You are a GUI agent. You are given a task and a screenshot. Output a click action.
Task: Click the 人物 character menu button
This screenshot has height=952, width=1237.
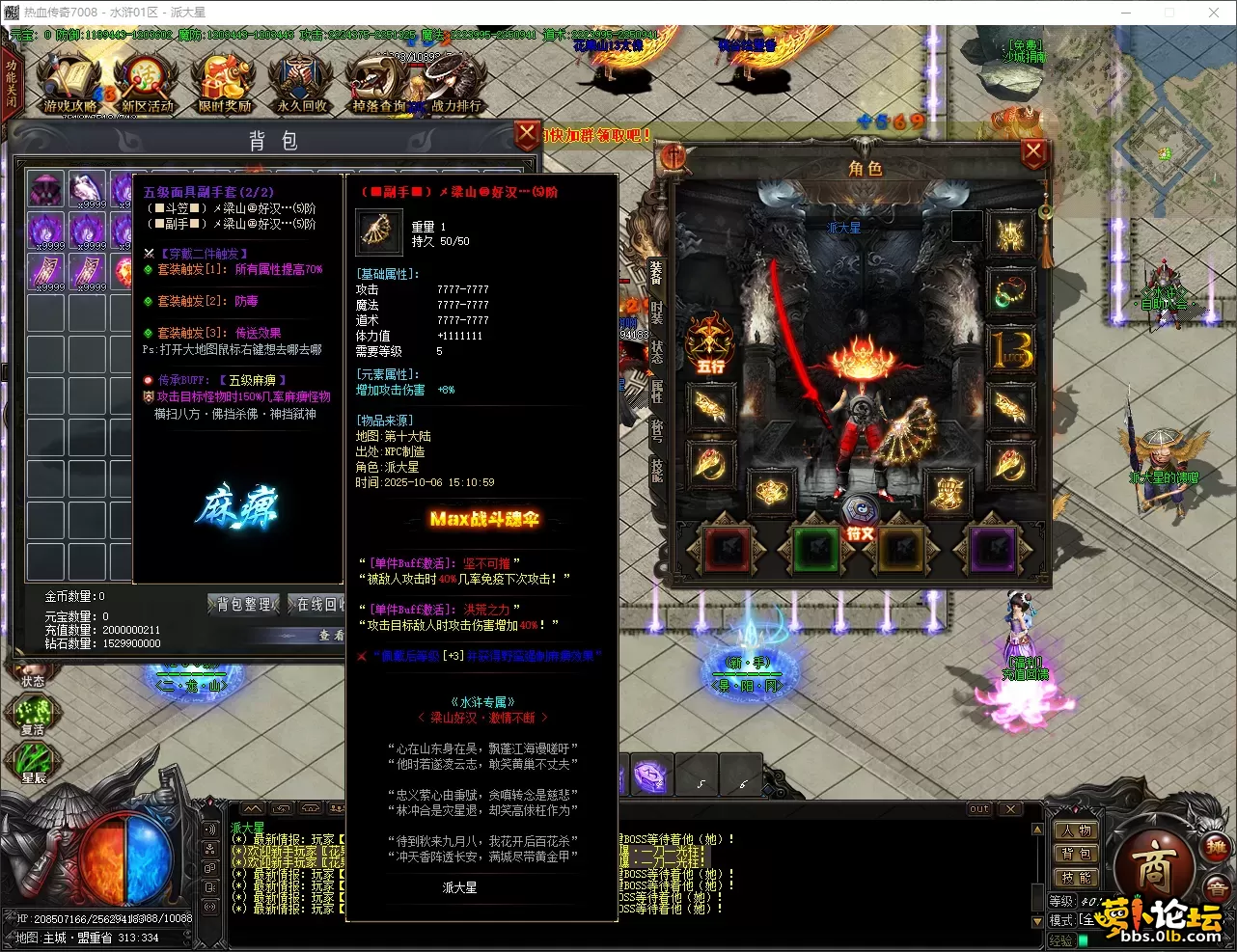(x=1074, y=830)
